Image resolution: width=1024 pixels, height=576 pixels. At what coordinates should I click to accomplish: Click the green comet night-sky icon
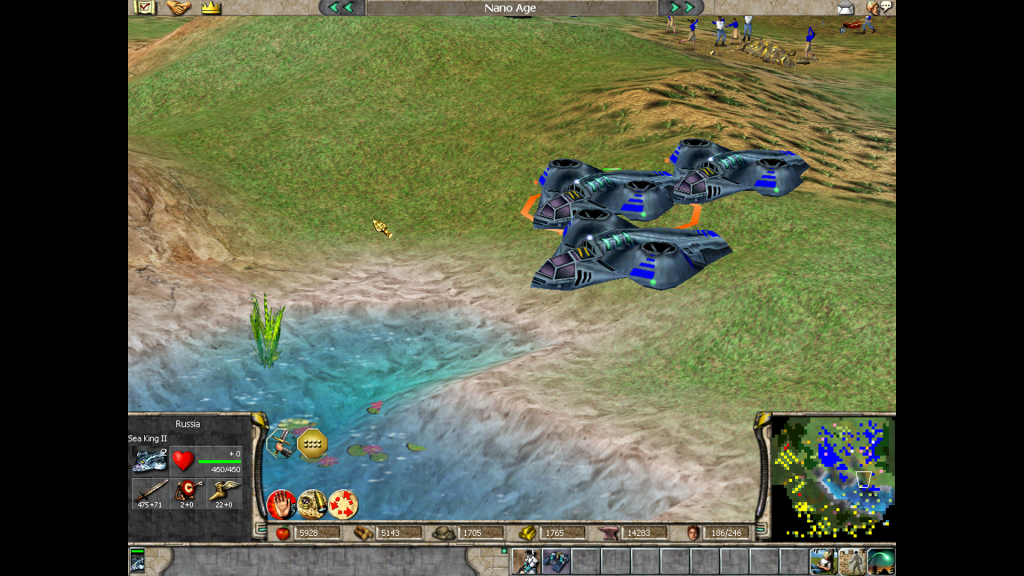coord(881,561)
